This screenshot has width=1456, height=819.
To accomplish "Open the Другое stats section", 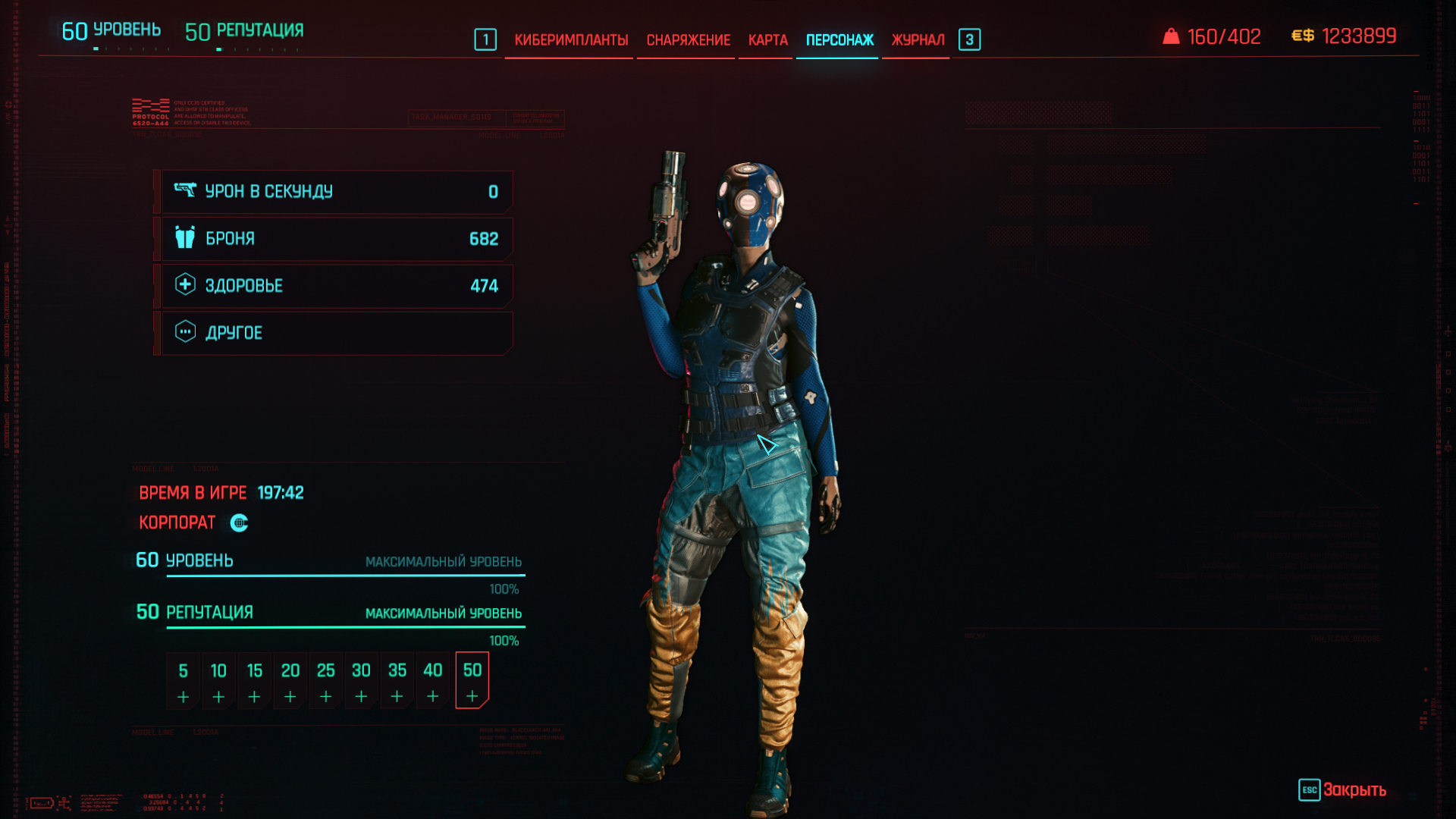I will [337, 333].
